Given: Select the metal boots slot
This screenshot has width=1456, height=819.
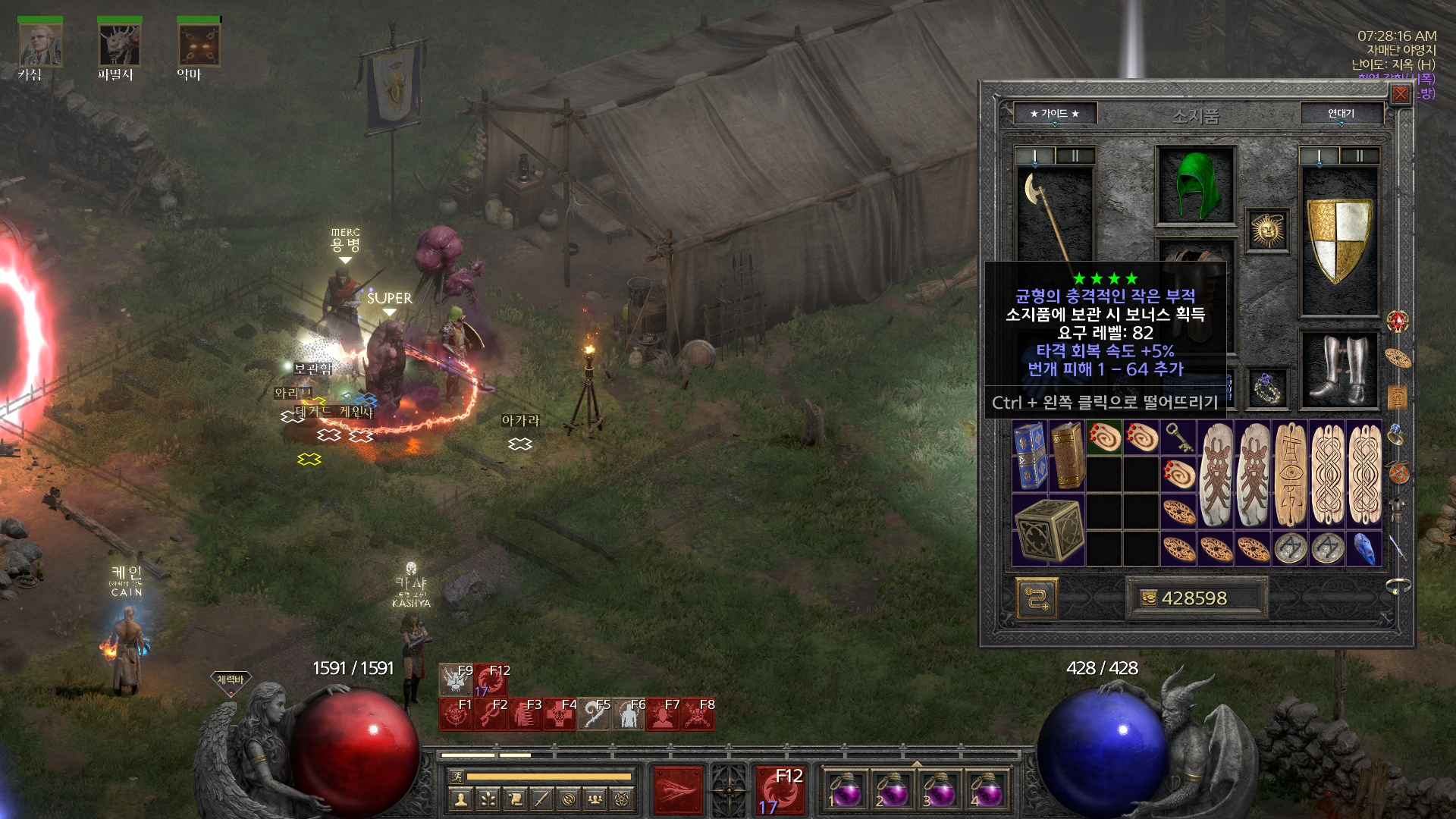Looking at the screenshot, I should click(x=1339, y=371).
